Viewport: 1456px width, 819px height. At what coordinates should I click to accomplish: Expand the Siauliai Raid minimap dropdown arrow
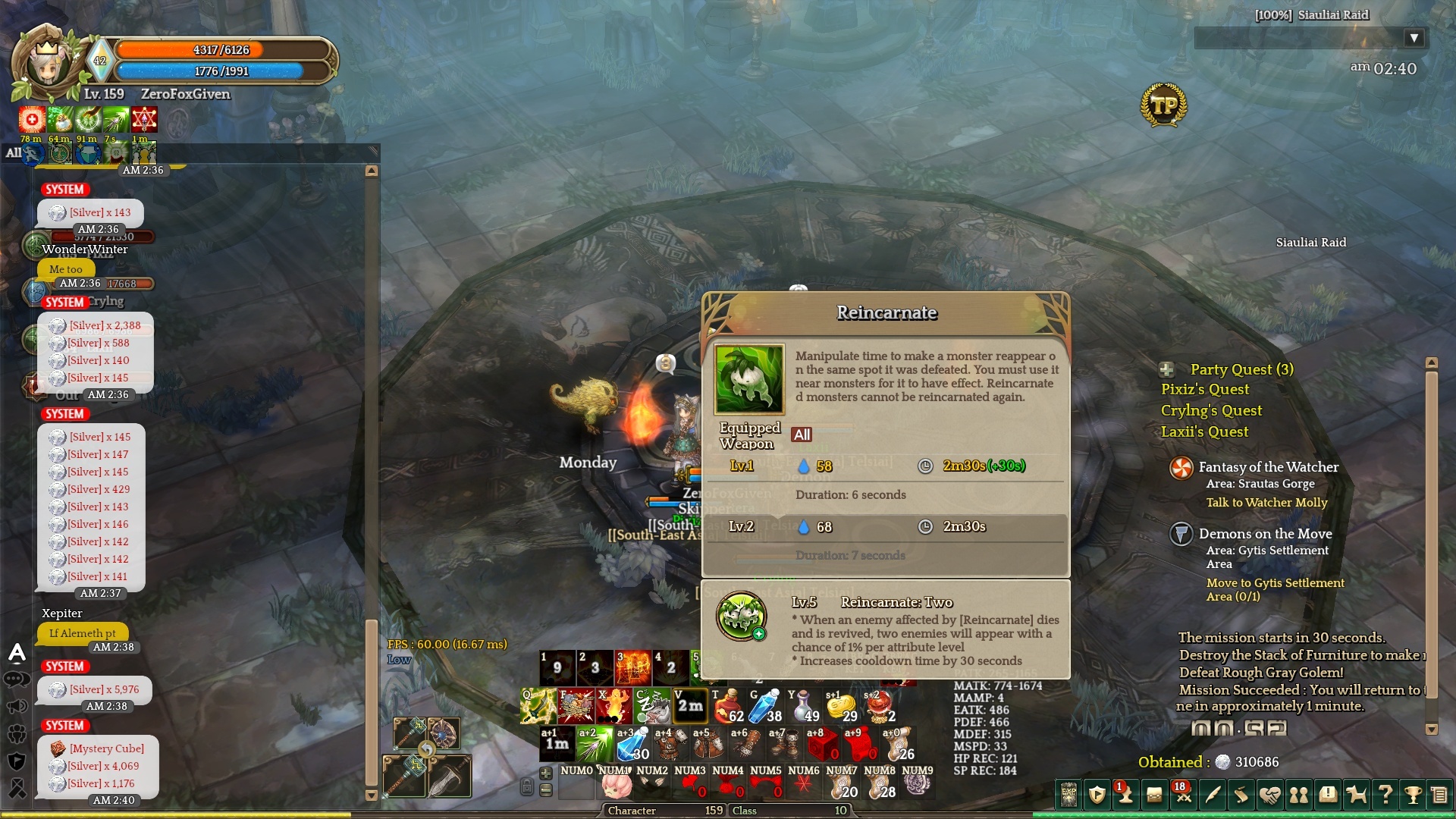pyautogui.click(x=1414, y=38)
